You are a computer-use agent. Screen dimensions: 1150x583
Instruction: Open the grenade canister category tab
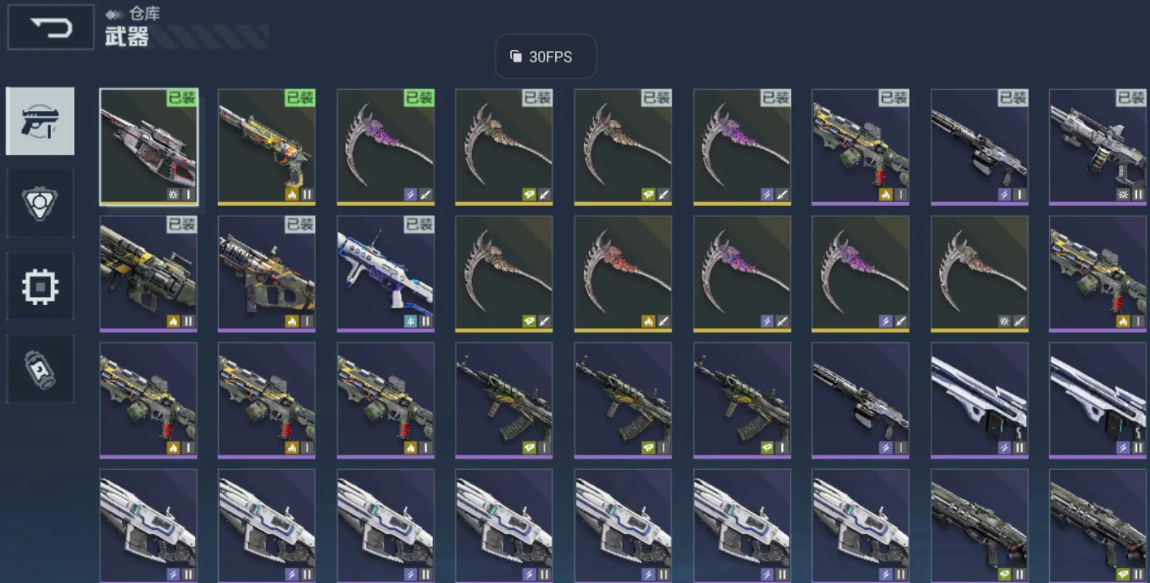click(40, 369)
